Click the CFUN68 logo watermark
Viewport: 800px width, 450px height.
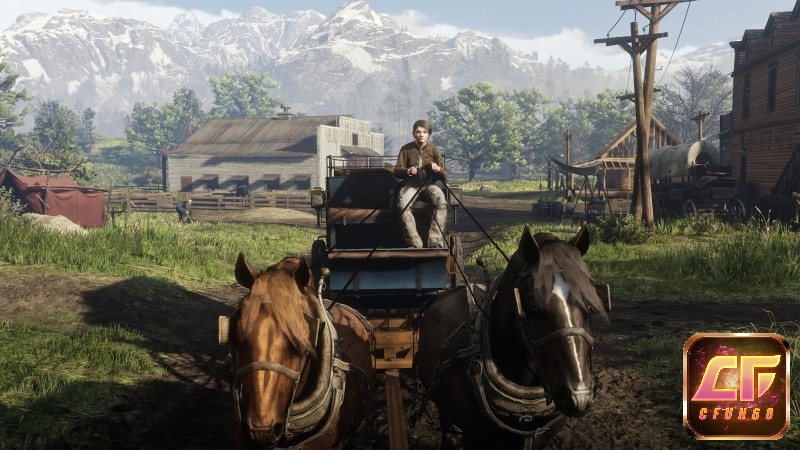click(736, 387)
